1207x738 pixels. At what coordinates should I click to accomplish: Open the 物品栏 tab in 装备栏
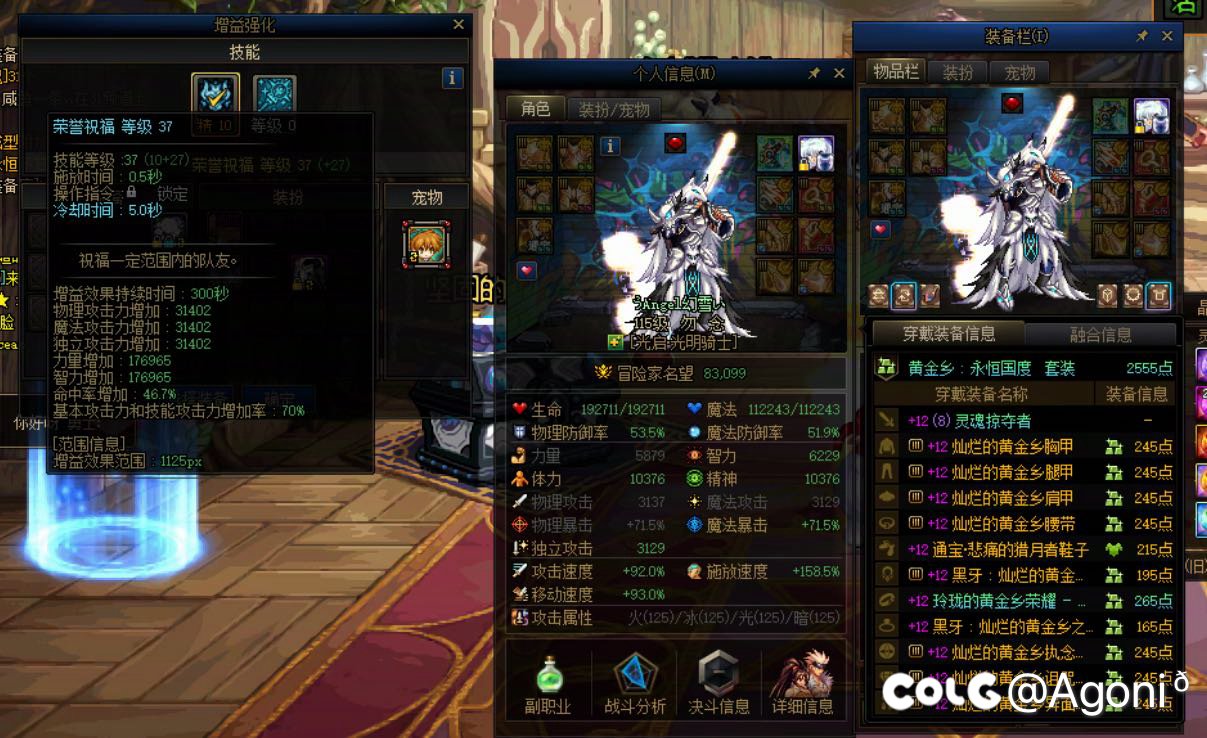(x=895, y=71)
